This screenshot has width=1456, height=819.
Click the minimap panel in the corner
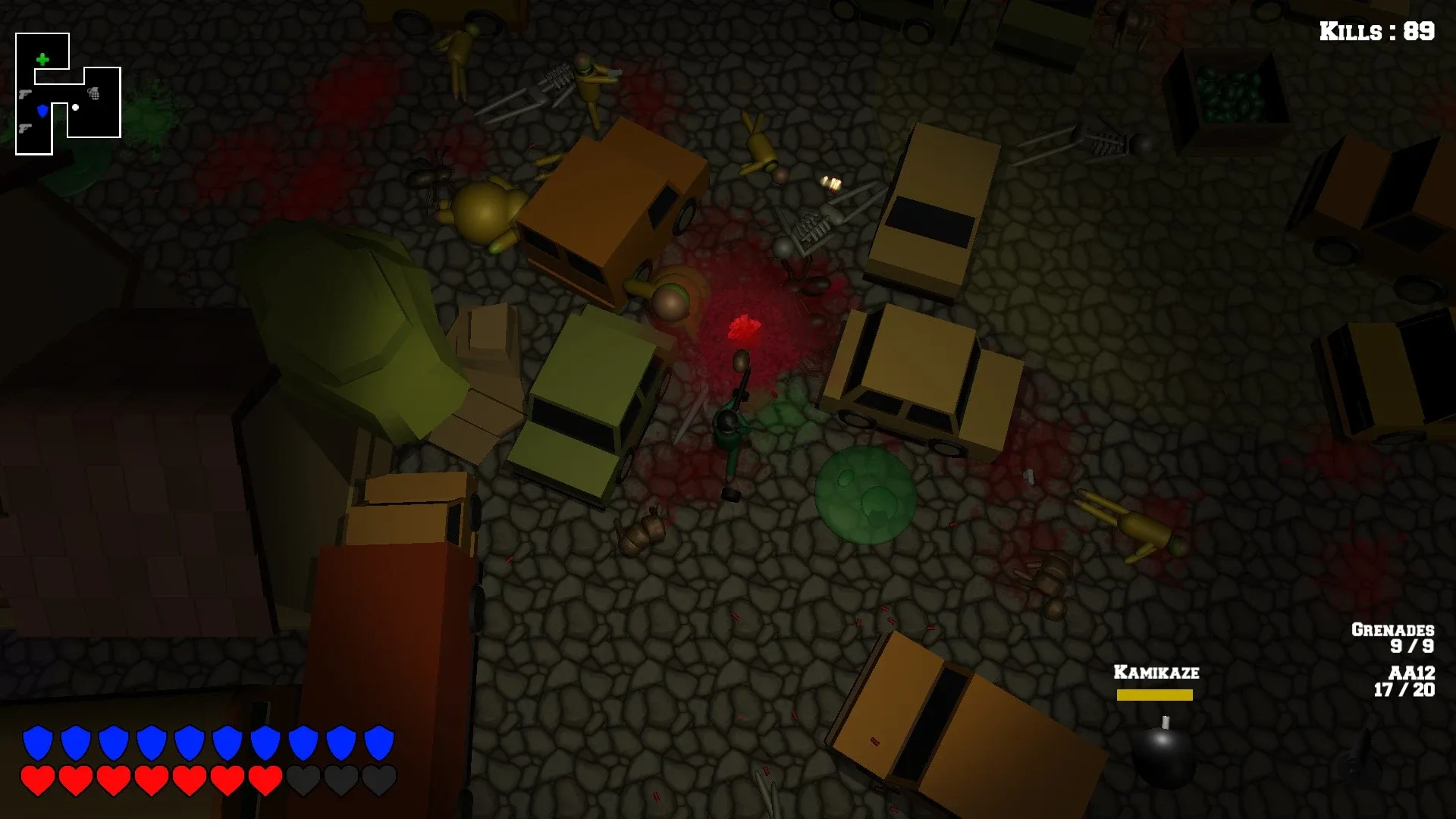68,95
